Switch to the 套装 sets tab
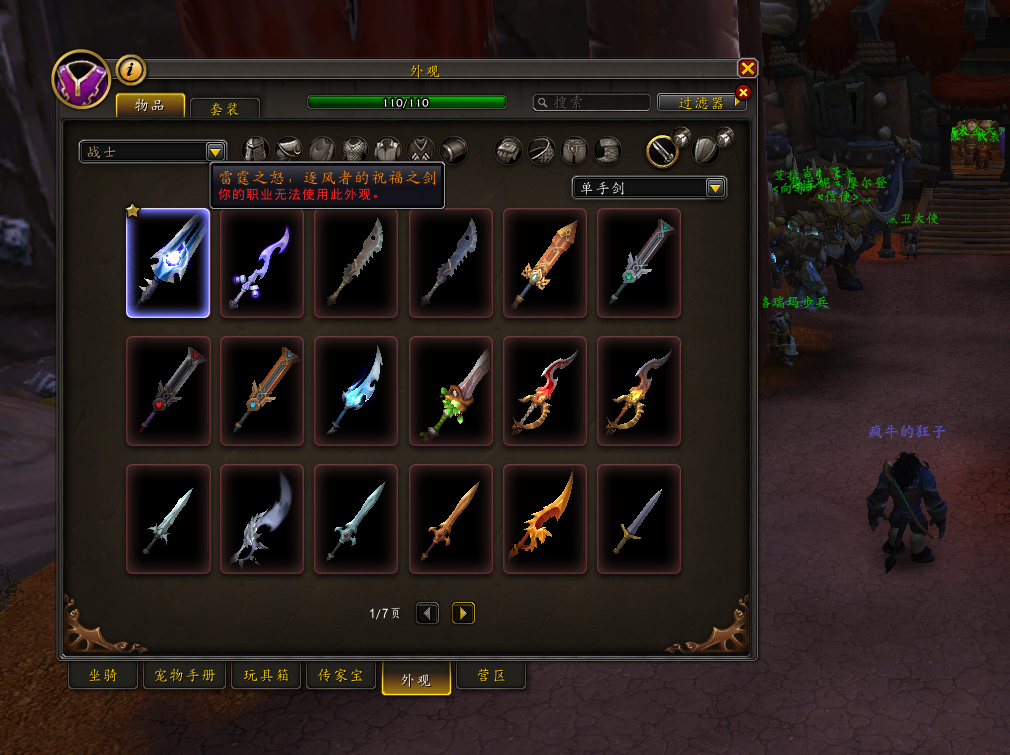This screenshot has height=755, width=1010. click(225, 109)
